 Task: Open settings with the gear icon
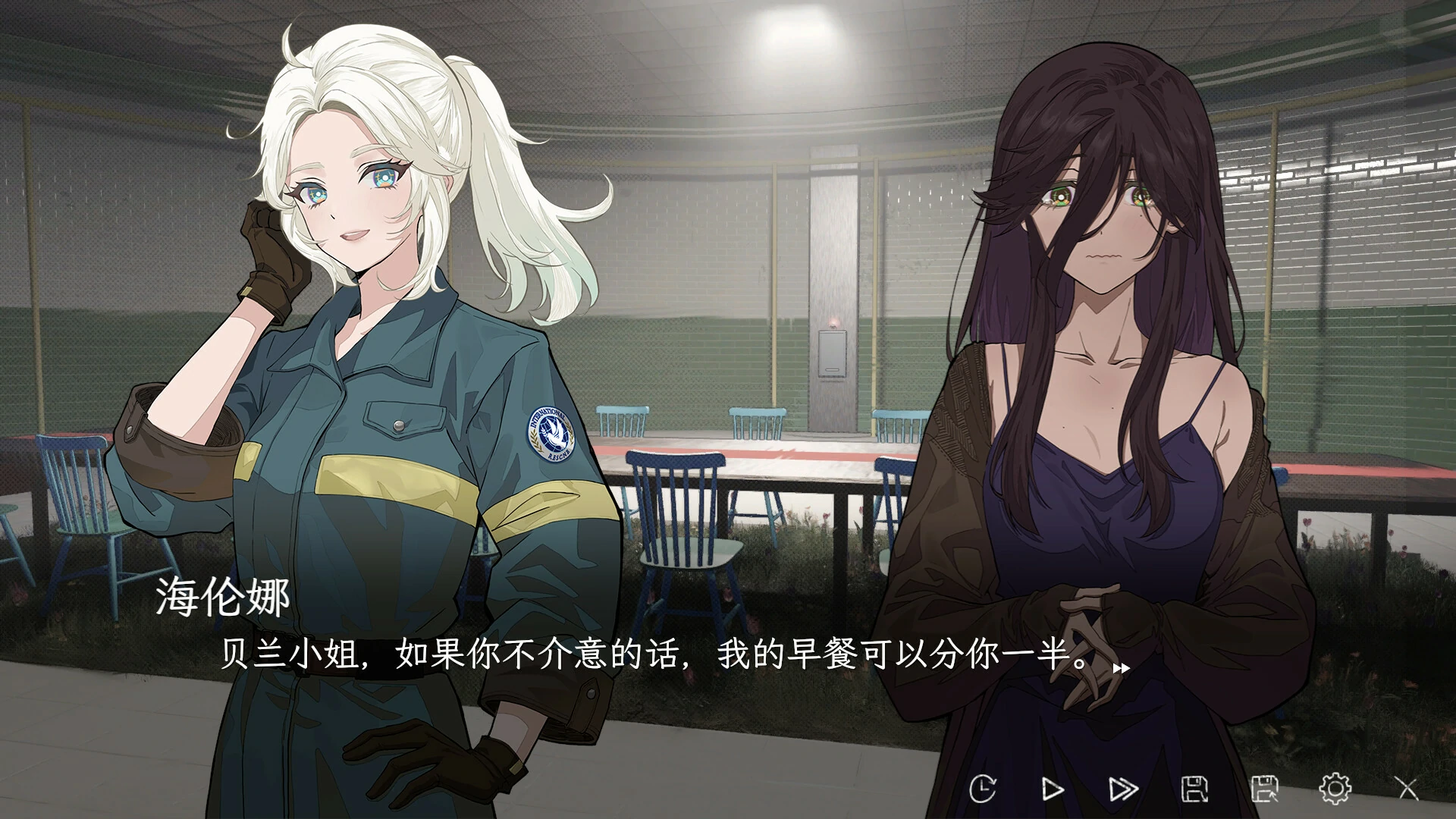[1336, 789]
